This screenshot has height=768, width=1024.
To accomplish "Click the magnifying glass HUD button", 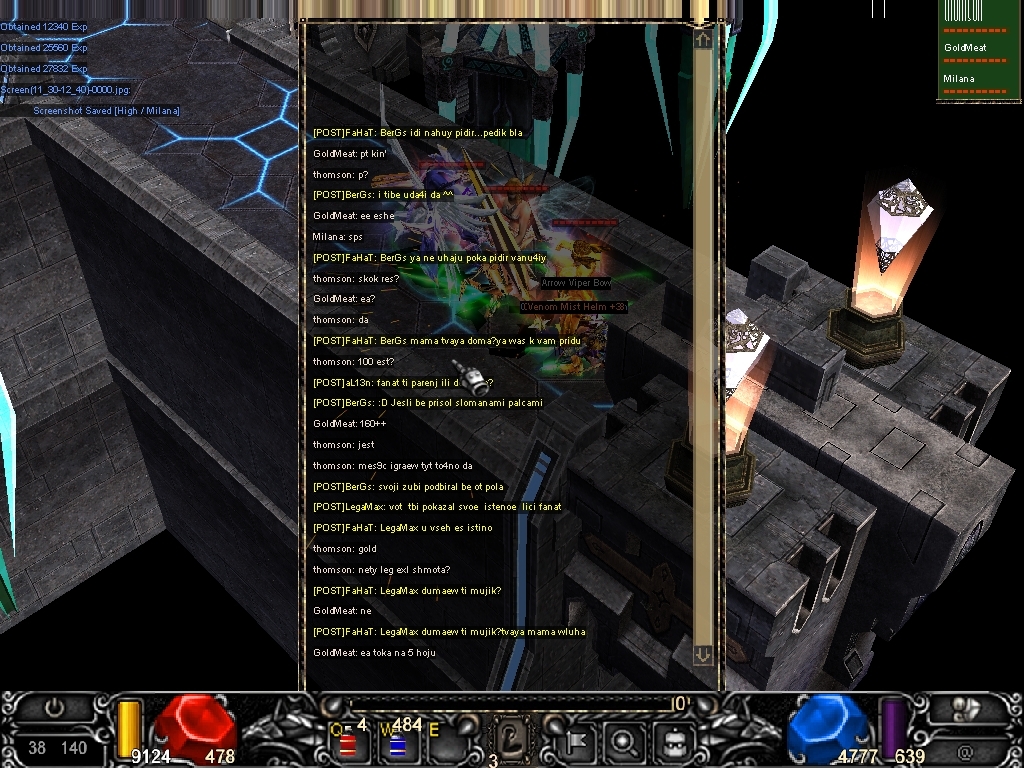I will [x=626, y=743].
